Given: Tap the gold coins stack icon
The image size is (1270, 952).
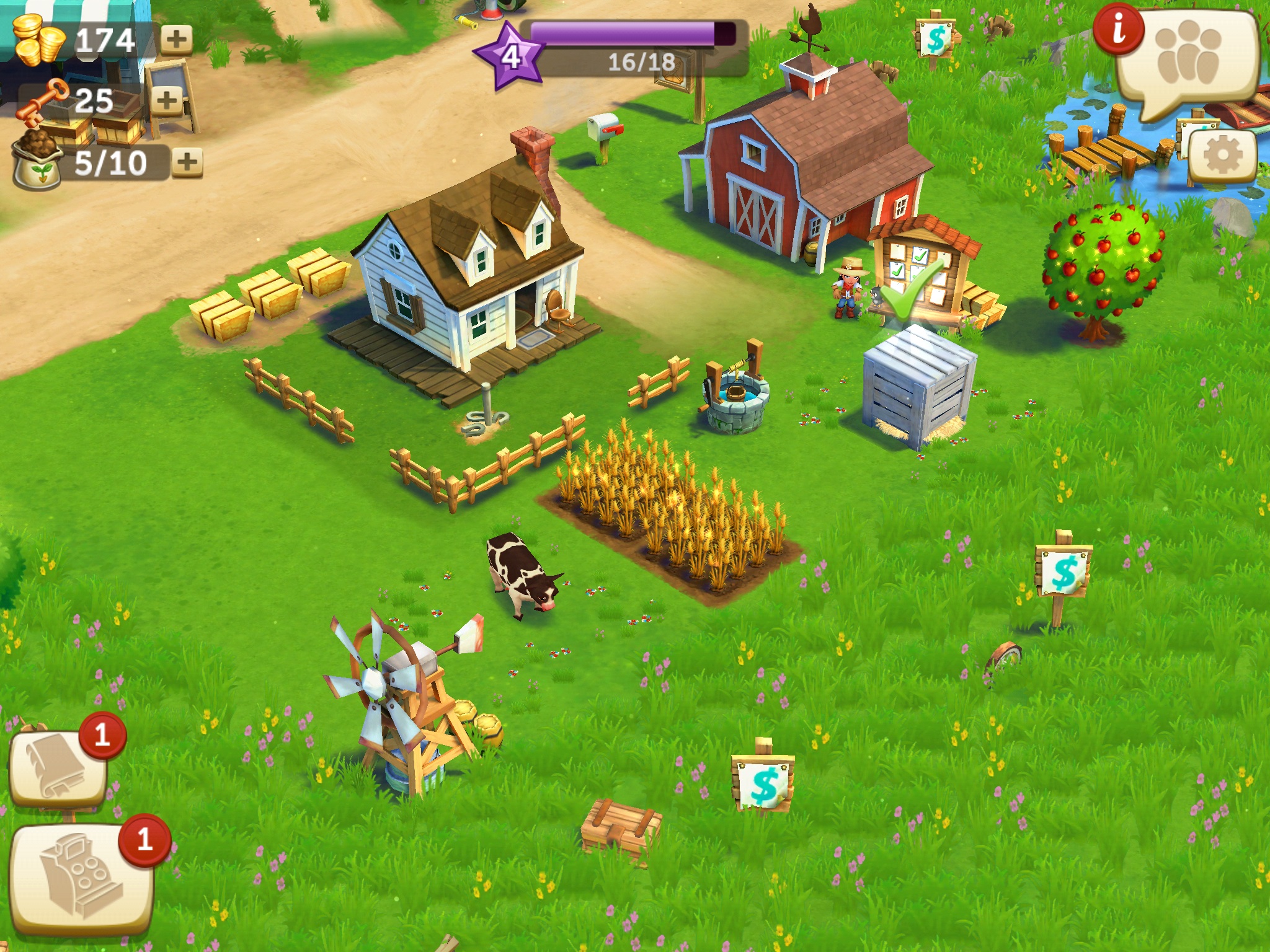Looking at the screenshot, I should click(38, 40).
